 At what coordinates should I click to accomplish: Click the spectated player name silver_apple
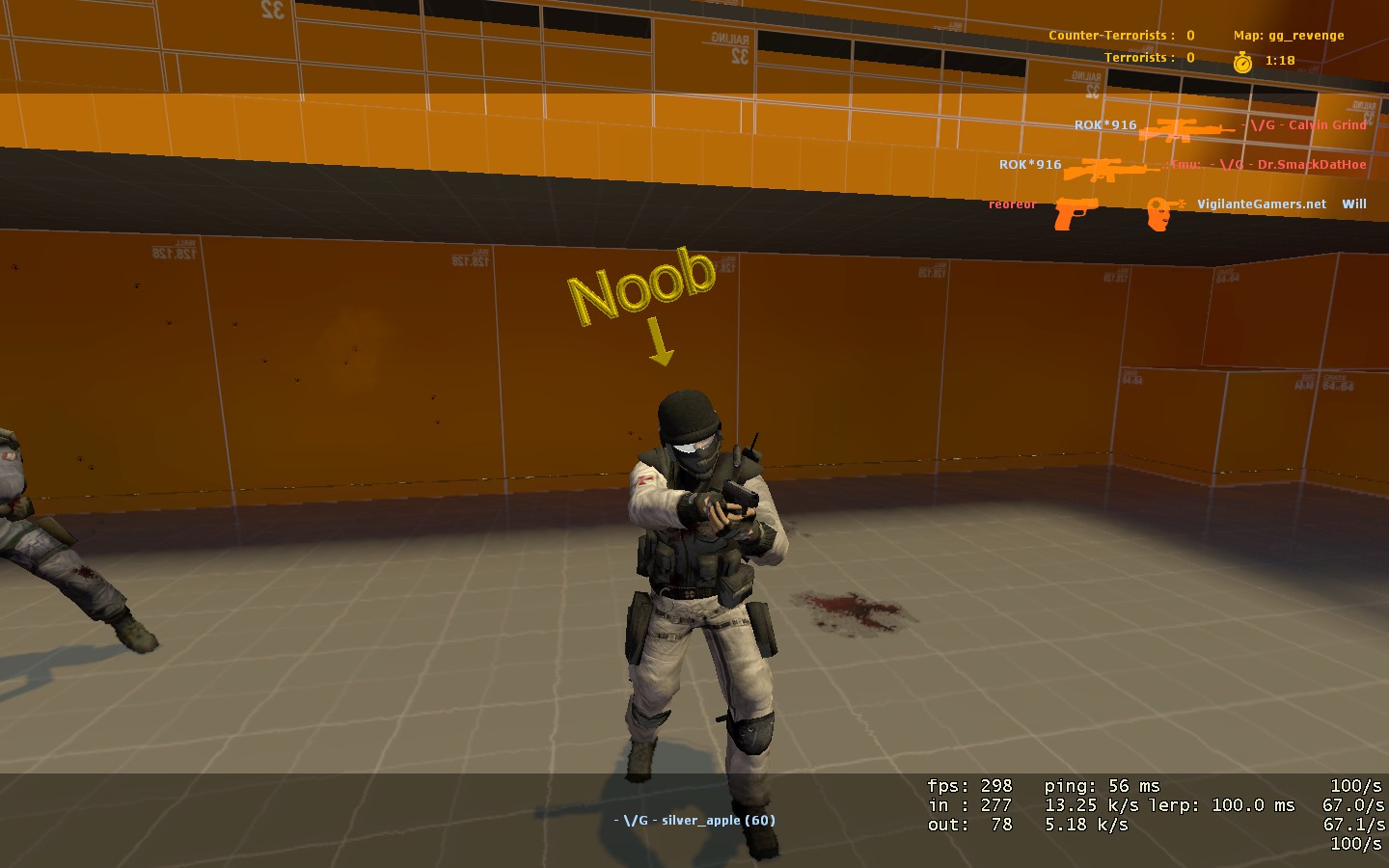pos(694,821)
